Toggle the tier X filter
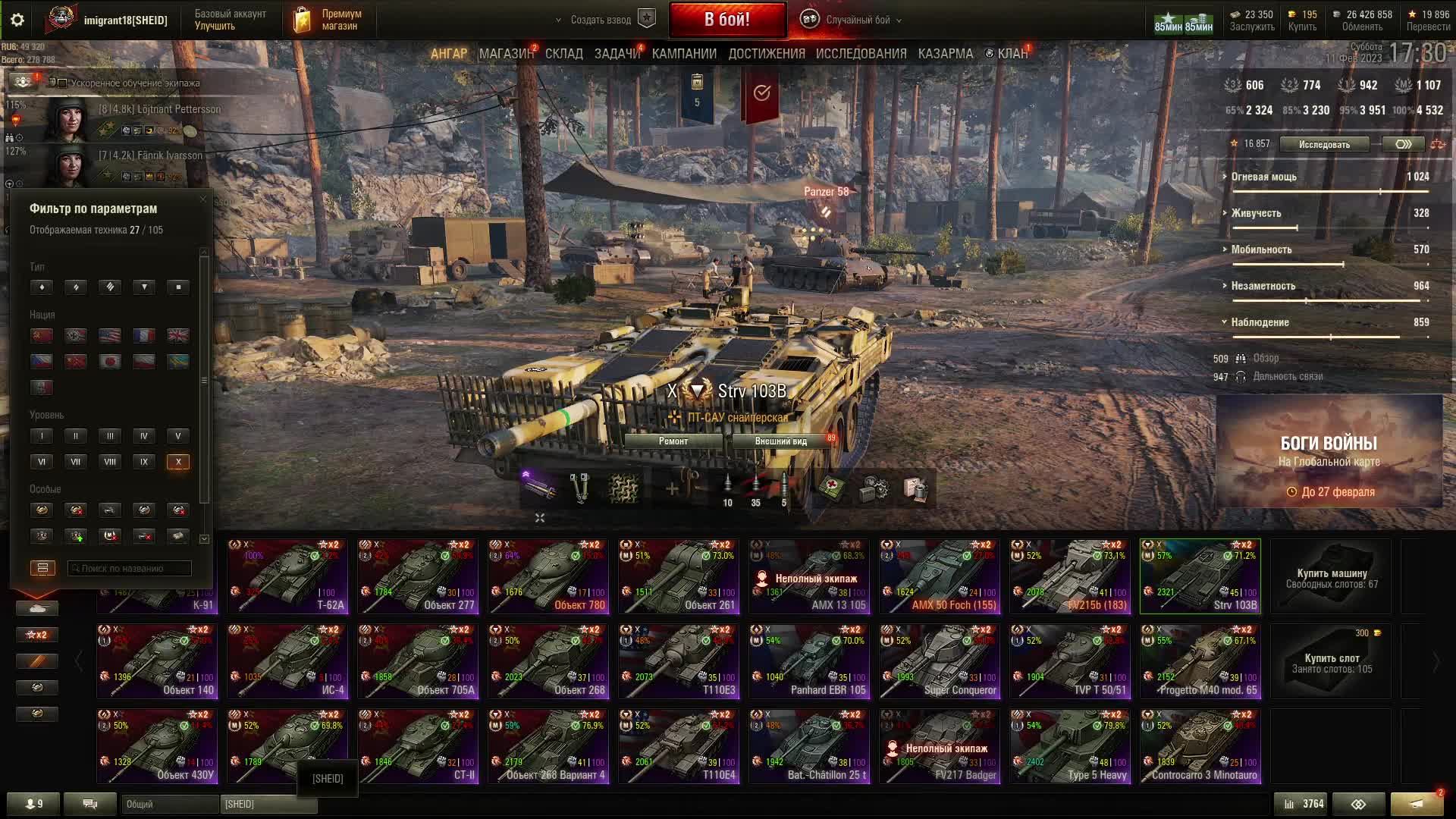Image resolution: width=1456 pixels, height=819 pixels. coord(178,462)
